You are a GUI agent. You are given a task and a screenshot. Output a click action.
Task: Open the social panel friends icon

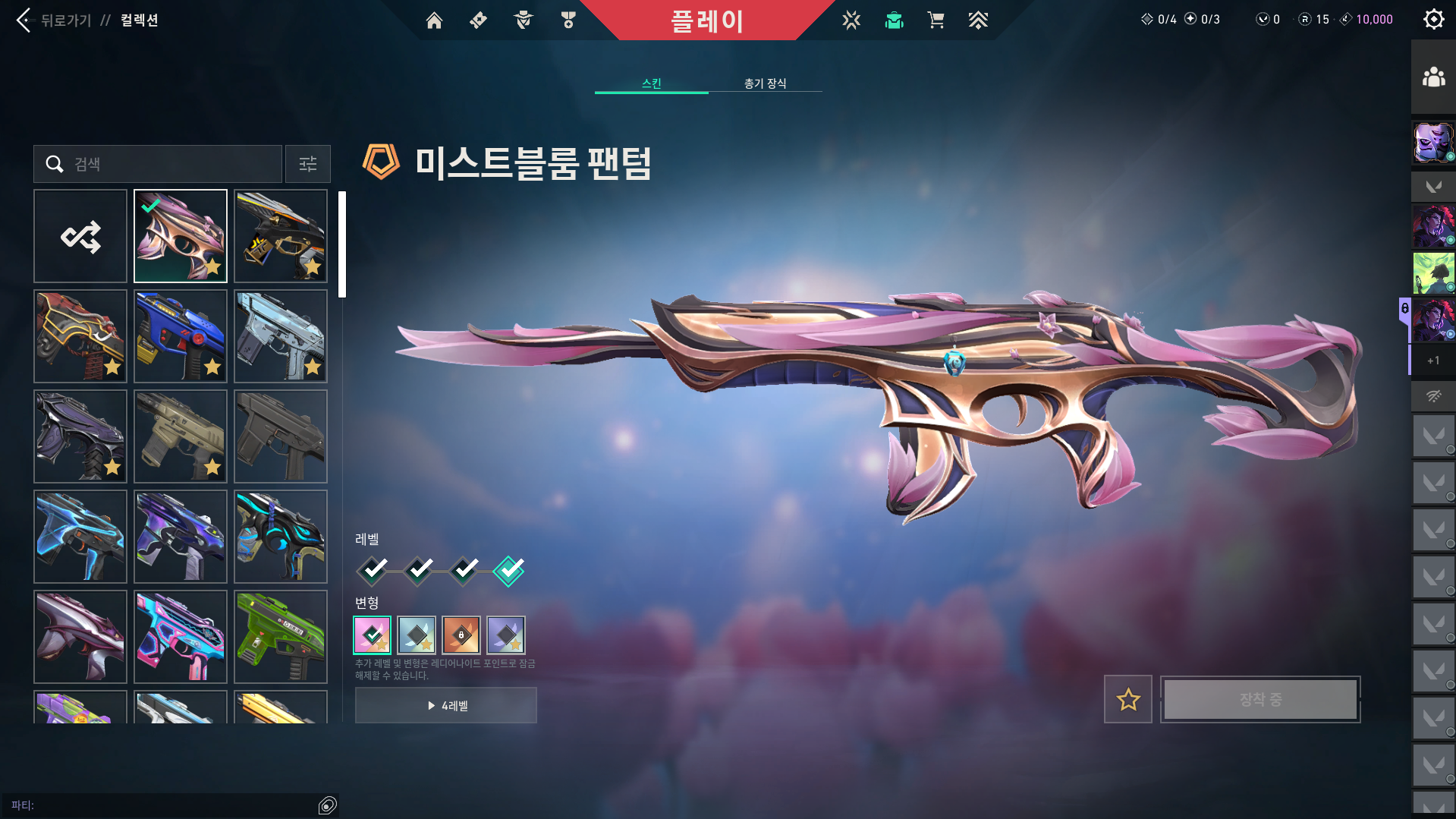1432,75
